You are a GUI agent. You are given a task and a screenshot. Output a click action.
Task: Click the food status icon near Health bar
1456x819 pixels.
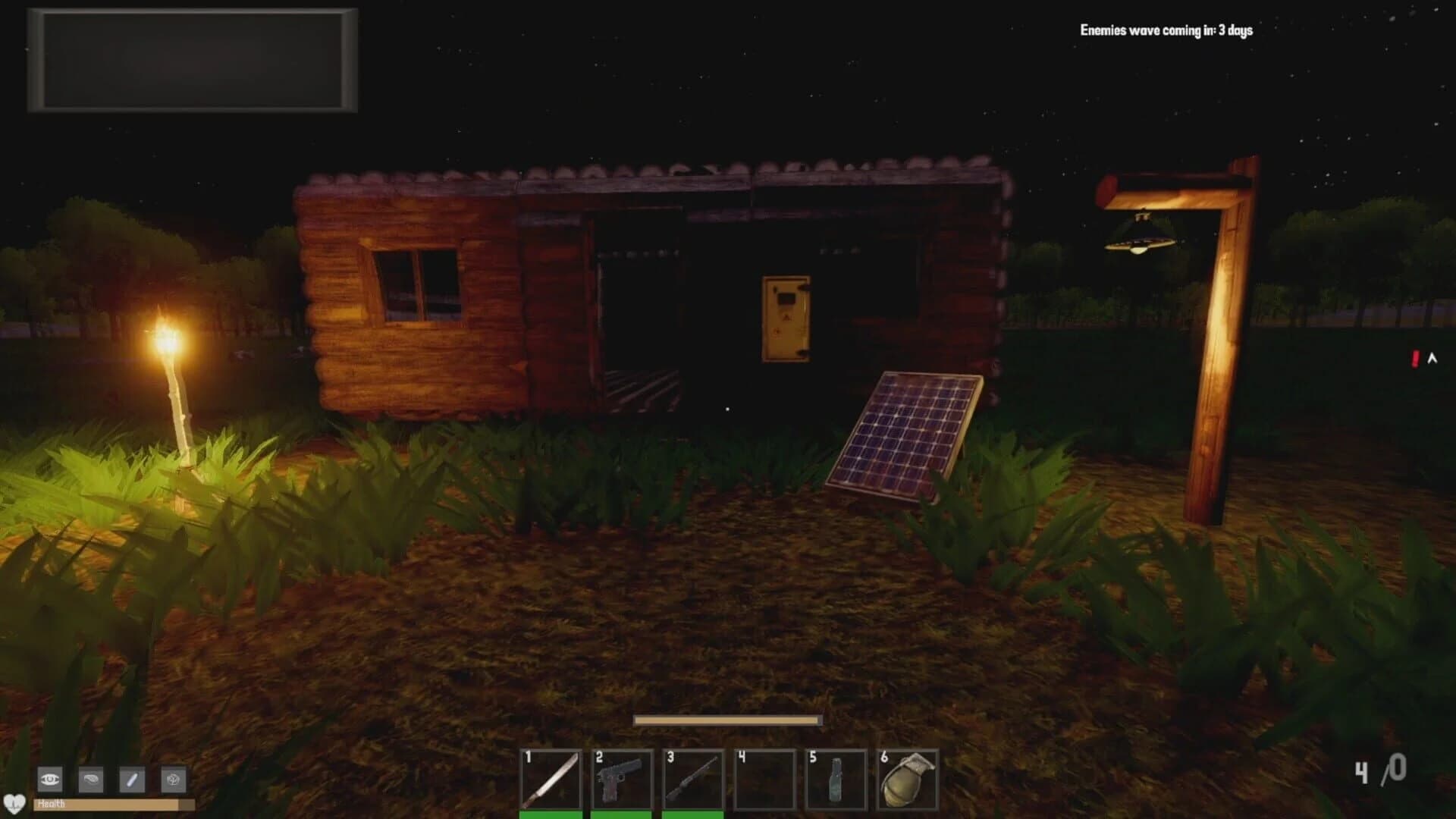coord(90,779)
